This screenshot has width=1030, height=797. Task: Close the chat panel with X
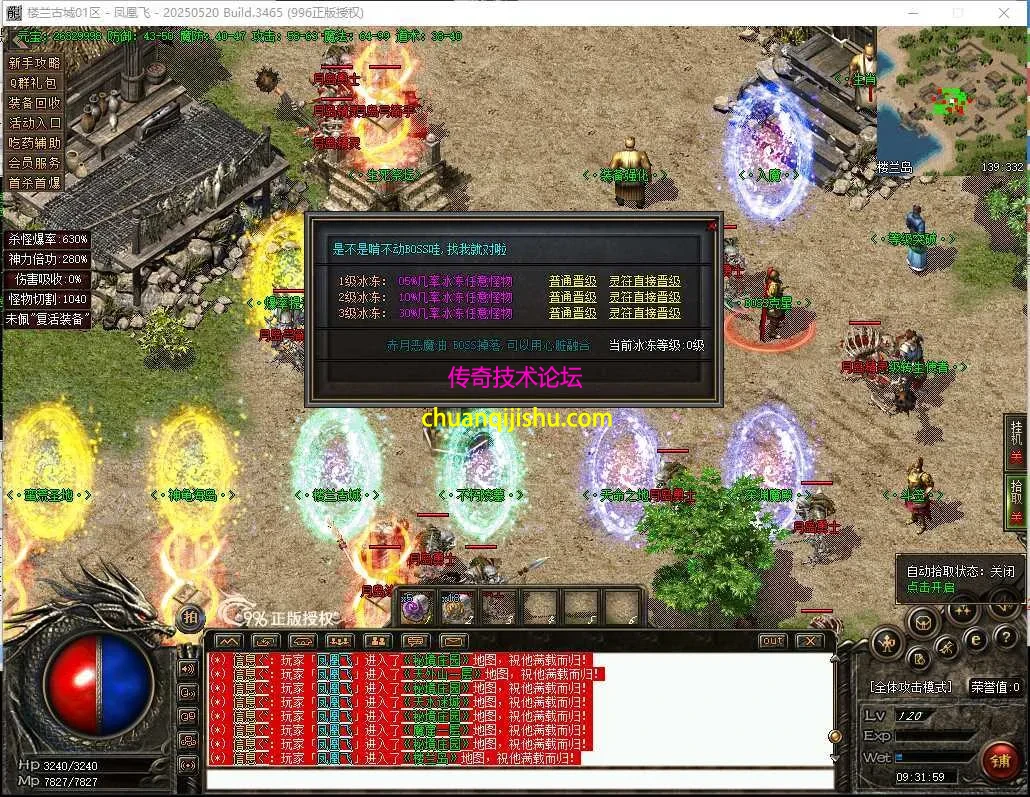(x=809, y=641)
